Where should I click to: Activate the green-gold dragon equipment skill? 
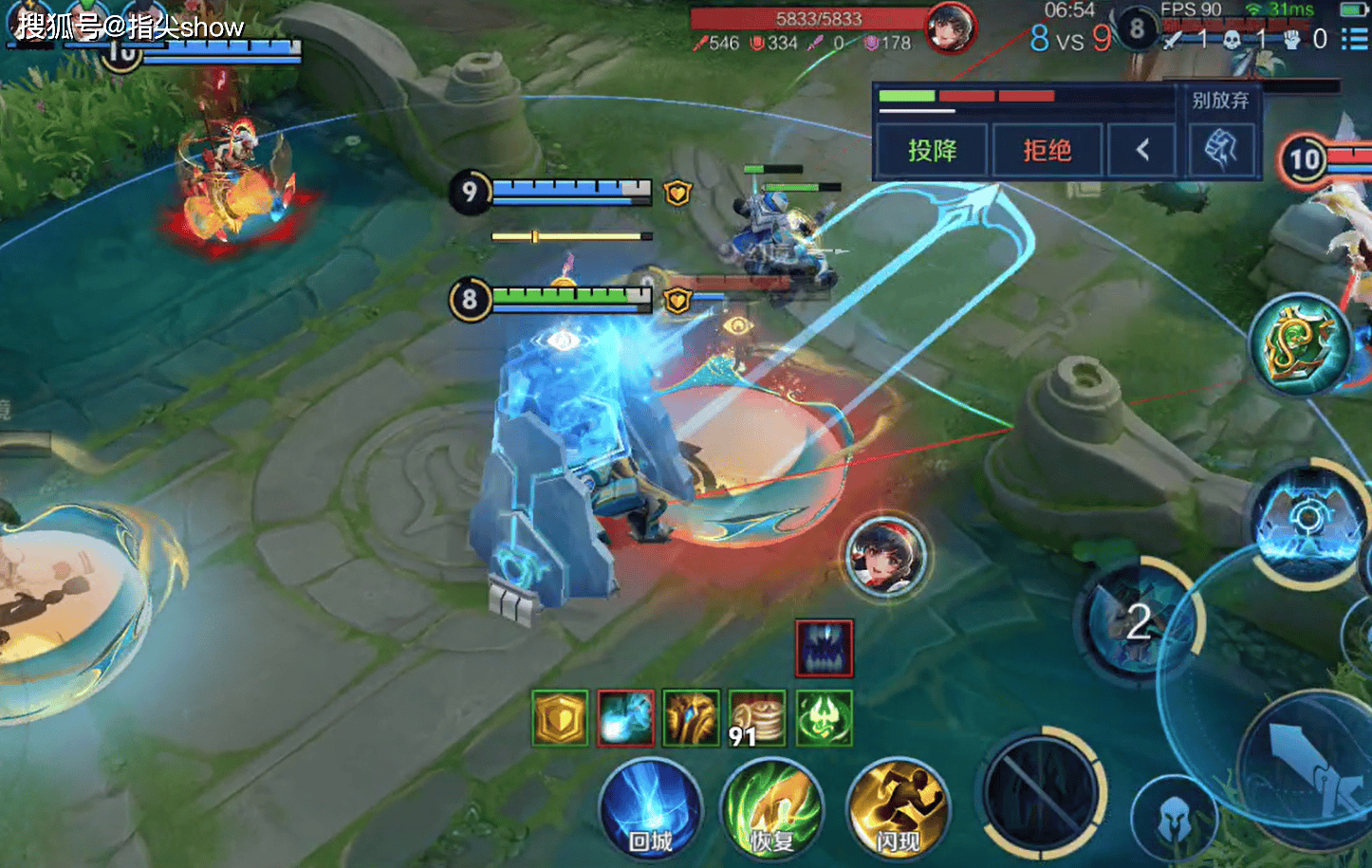click(x=1300, y=344)
